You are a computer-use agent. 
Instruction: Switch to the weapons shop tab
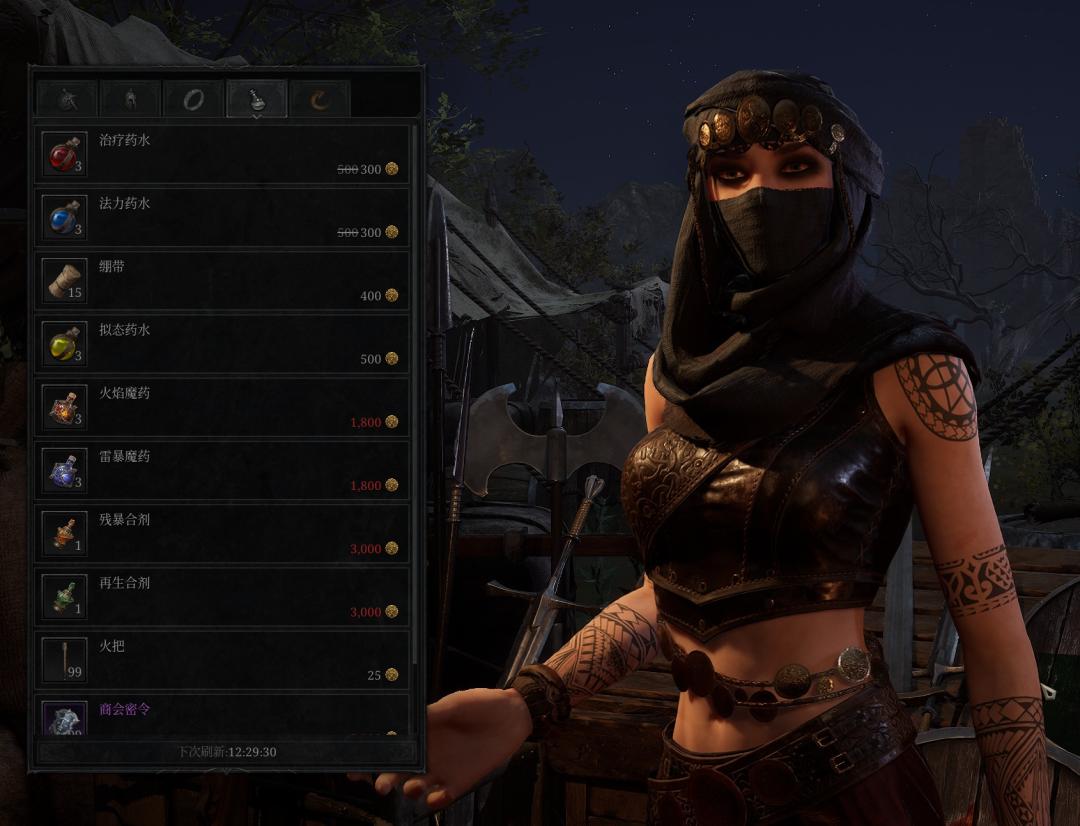click(x=67, y=99)
